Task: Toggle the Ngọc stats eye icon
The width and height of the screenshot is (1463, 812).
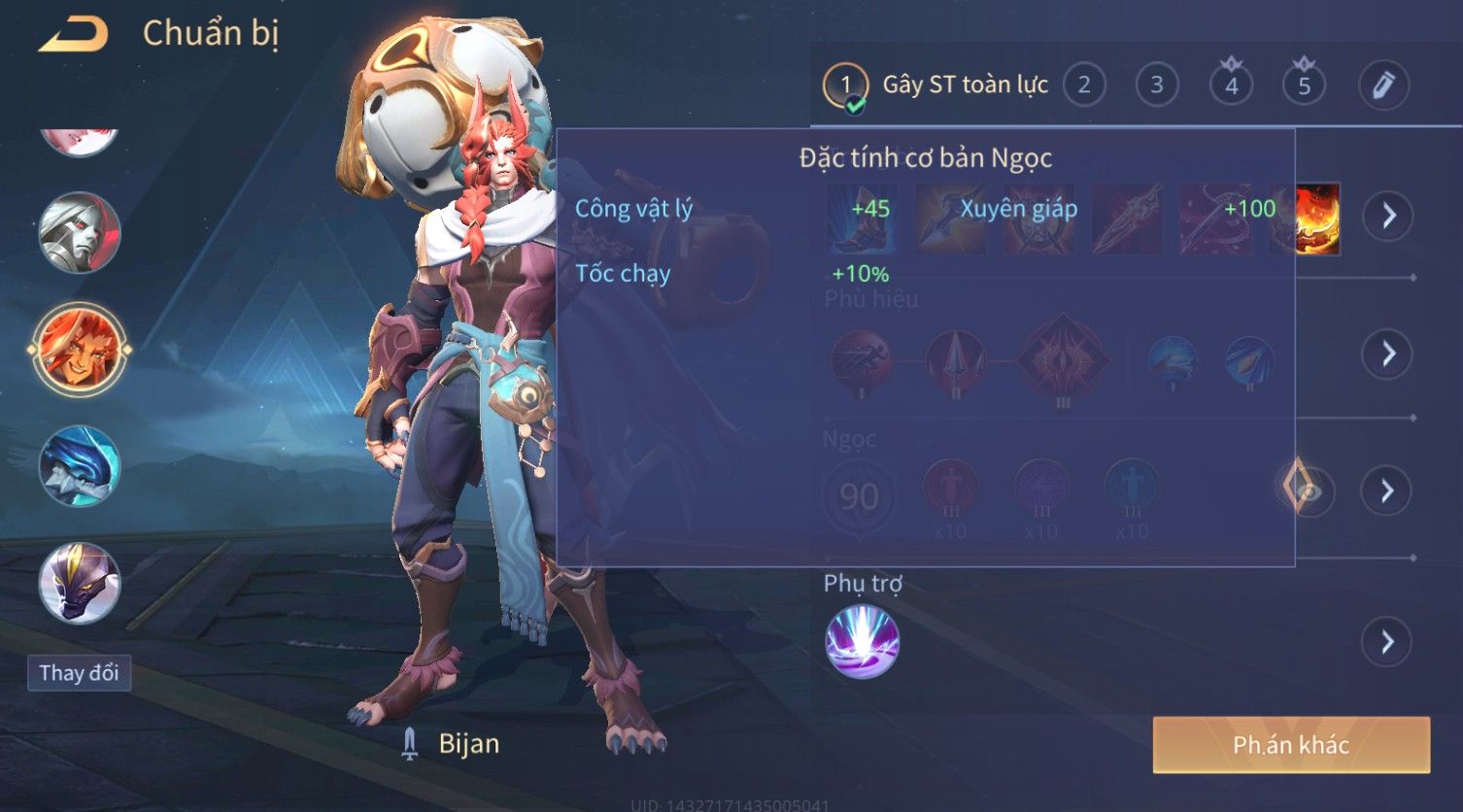Action: 1308,491
